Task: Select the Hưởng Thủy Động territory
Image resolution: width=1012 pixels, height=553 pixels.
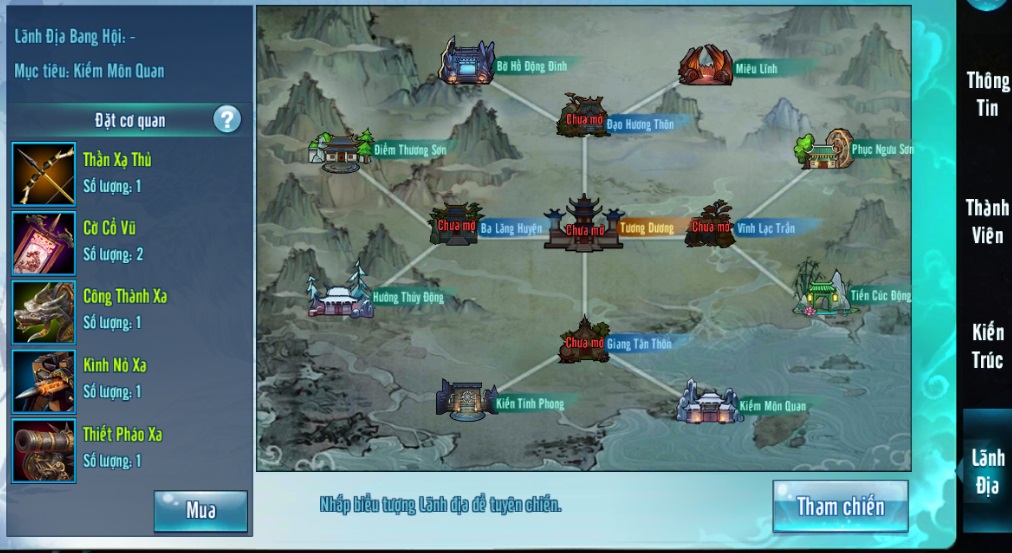Action: pyautogui.click(x=339, y=296)
